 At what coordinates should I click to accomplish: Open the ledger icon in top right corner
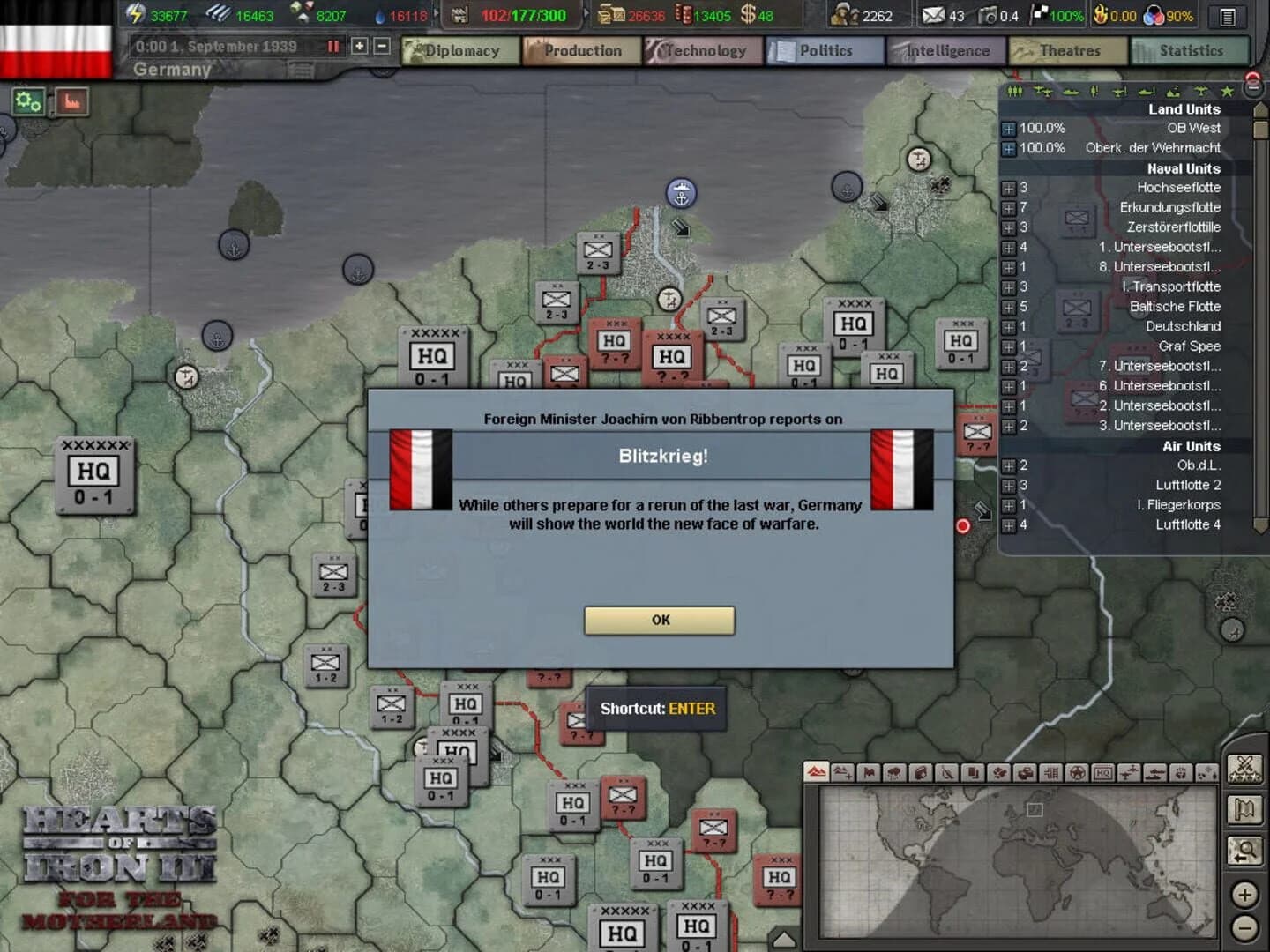point(1227,16)
